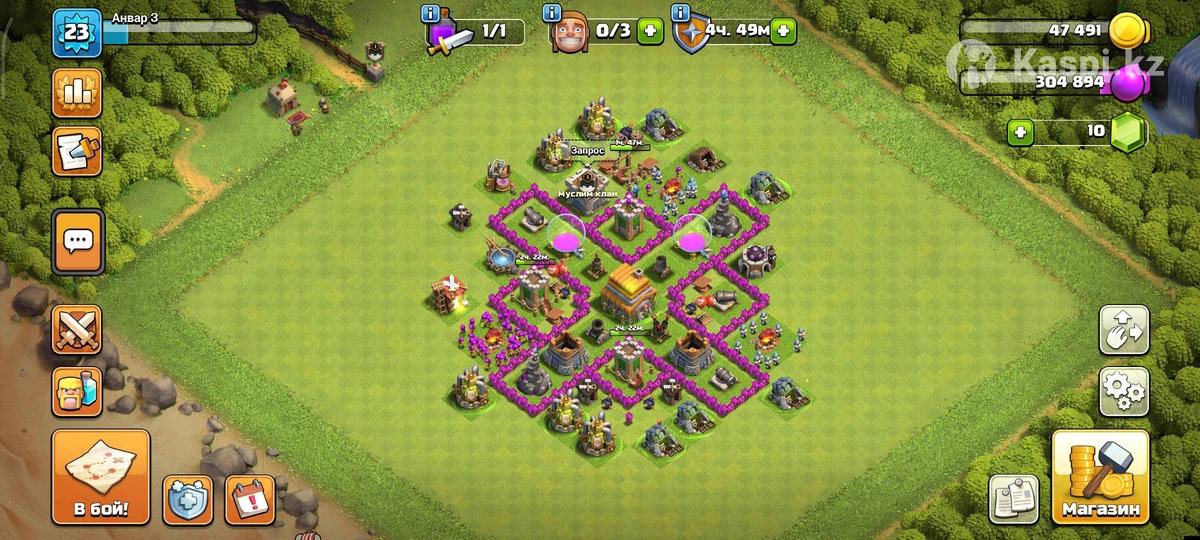The height and width of the screenshot is (540, 1200).
Task: Open the Магазин shop
Action: pos(1099,478)
